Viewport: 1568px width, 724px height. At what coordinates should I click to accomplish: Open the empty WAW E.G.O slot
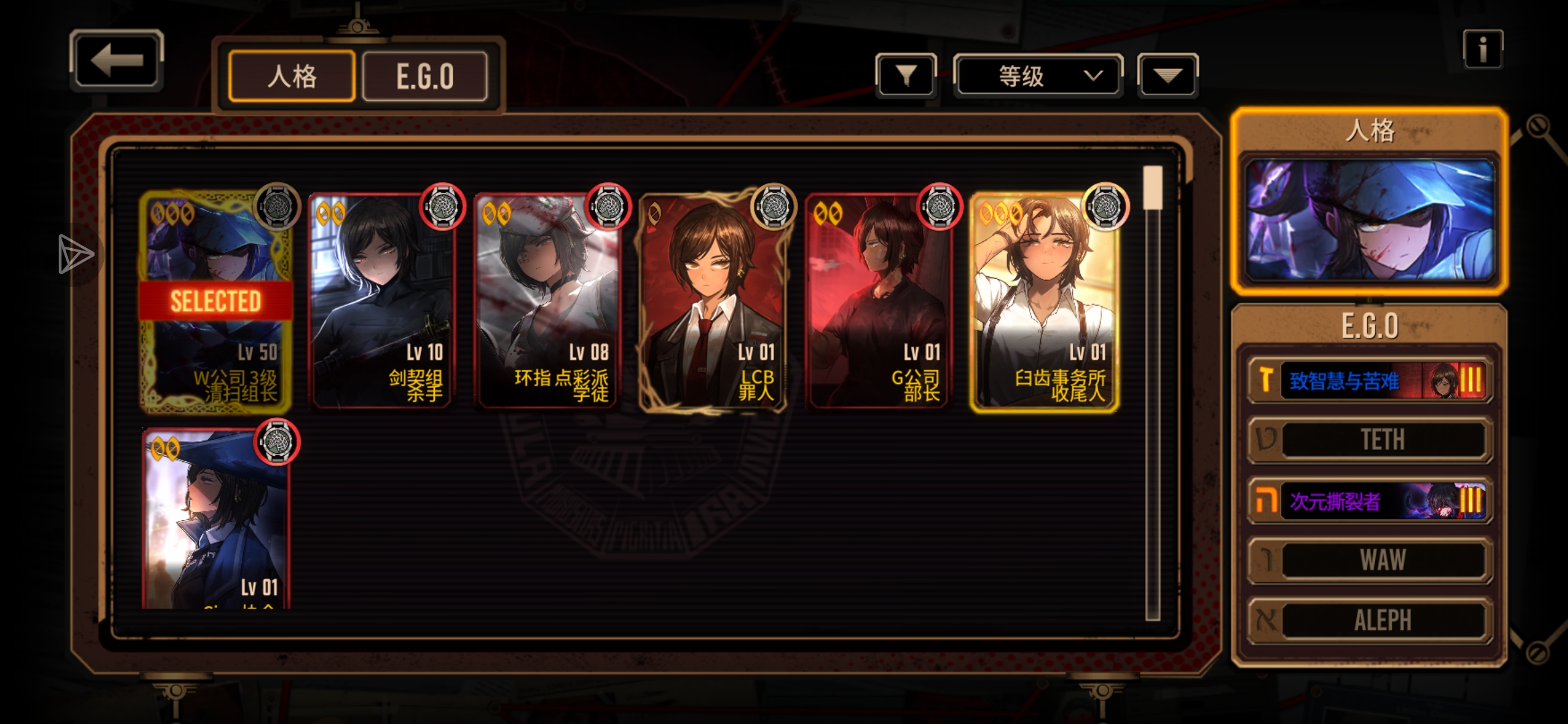click(1370, 560)
